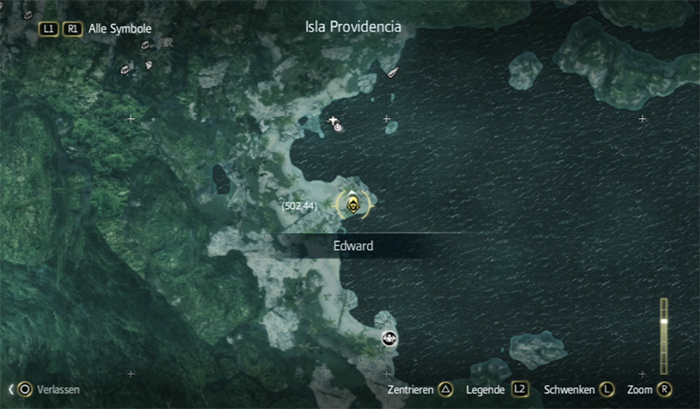Select the white marker in the bay north of Edward
This screenshot has width=700, height=409.
point(338,125)
